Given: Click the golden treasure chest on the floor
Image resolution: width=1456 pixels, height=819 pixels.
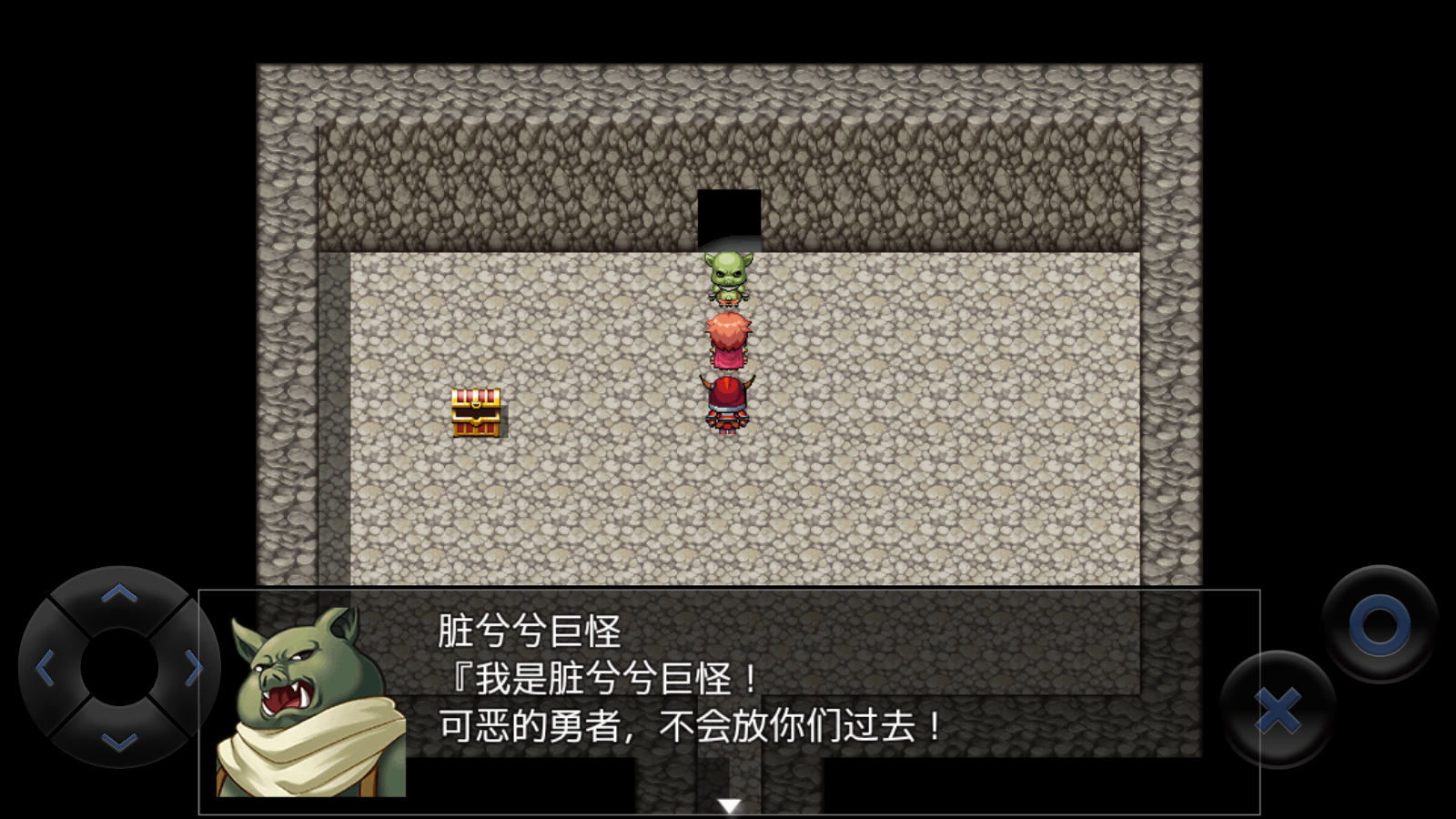Looking at the screenshot, I should point(477,414).
